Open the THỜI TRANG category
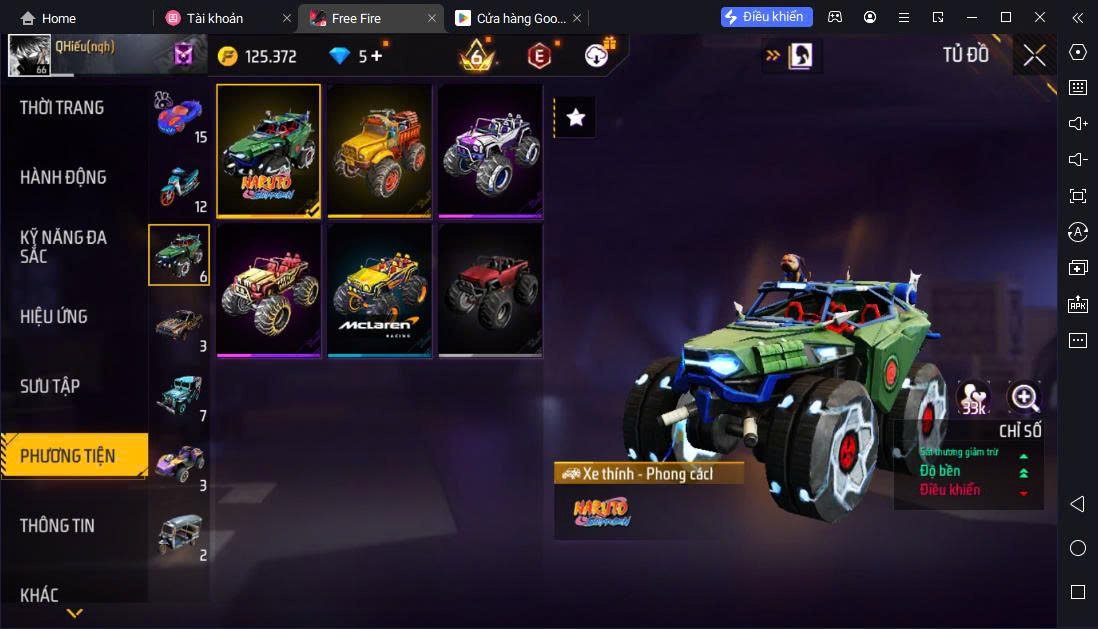This screenshot has width=1098, height=629. 62,108
